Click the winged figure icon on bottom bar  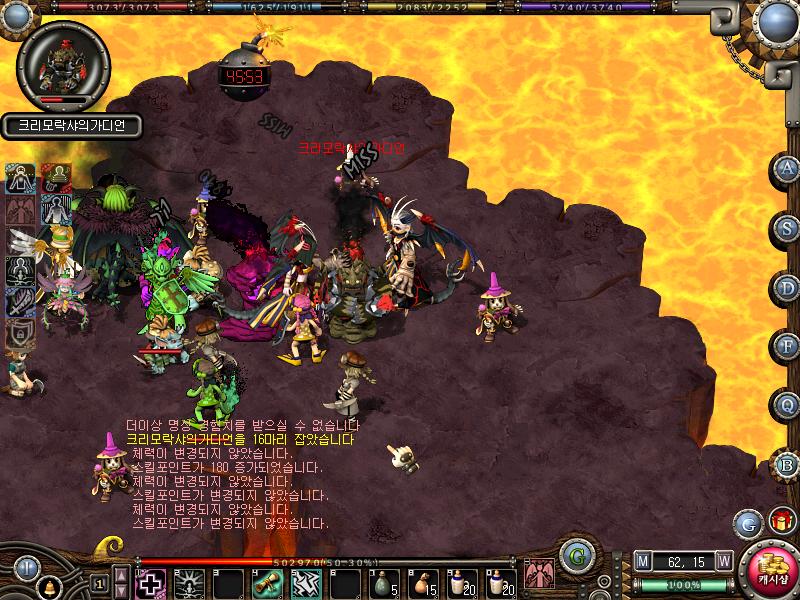[x=539, y=573]
